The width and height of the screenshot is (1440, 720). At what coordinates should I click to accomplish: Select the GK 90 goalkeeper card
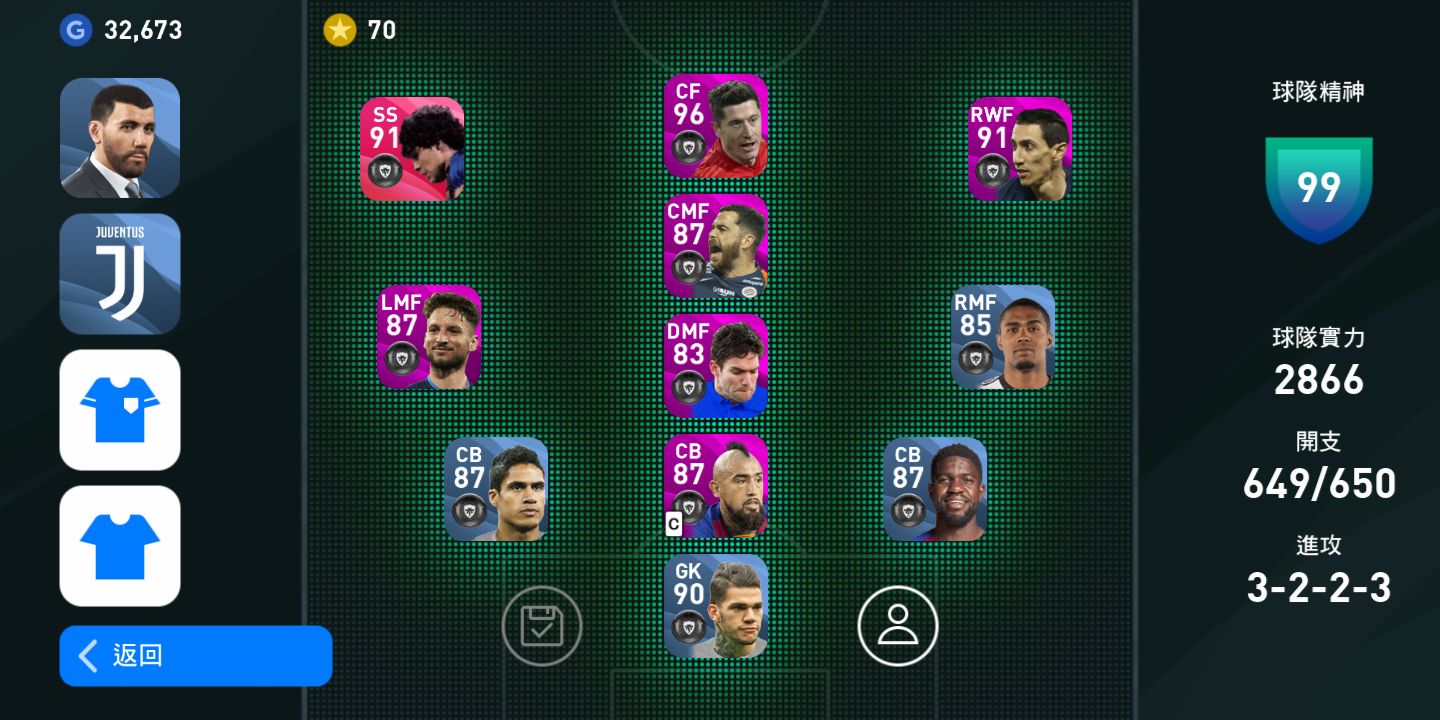pos(716,606)
